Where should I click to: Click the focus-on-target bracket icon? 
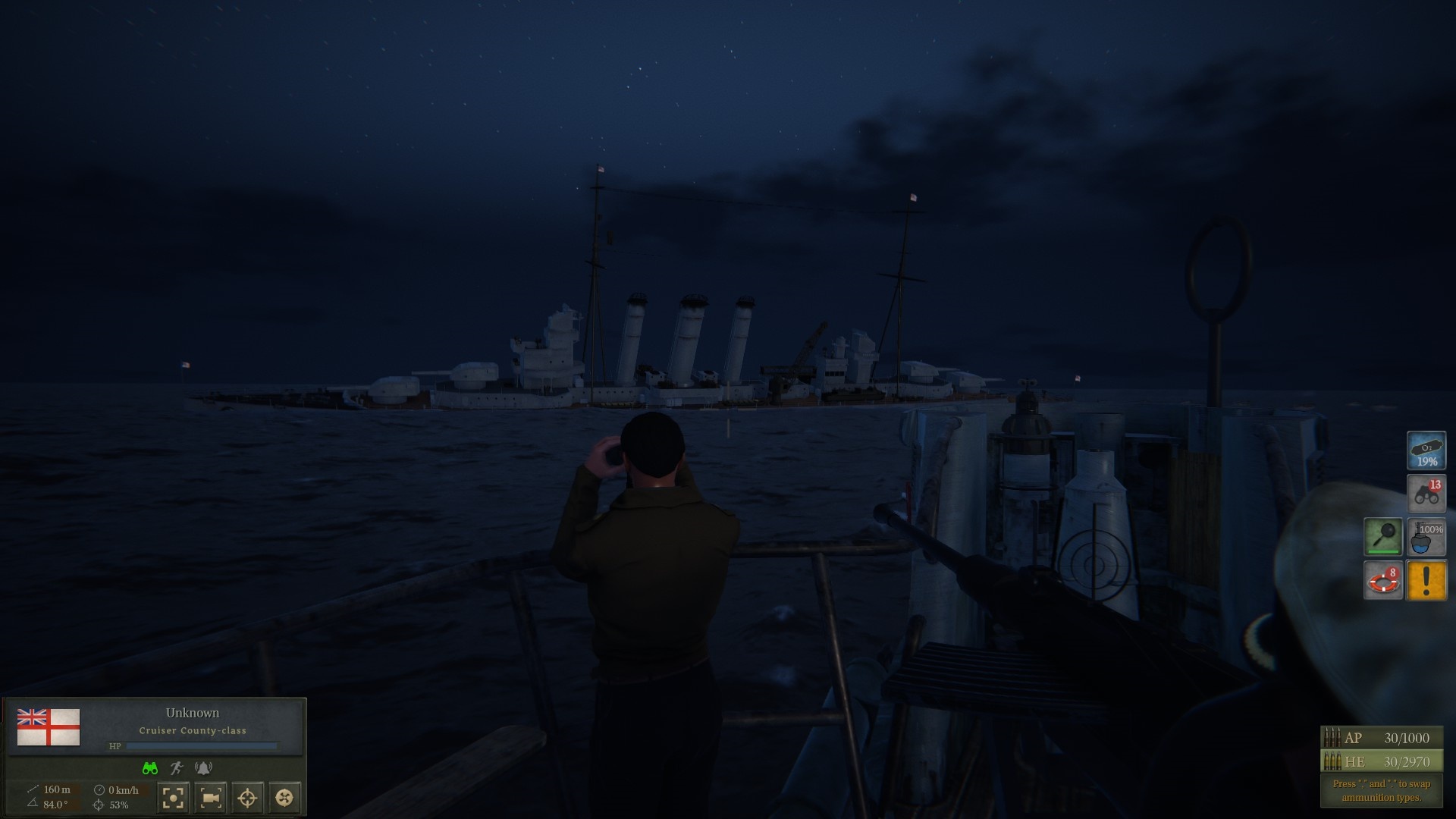pyautogui.click(x=172, y=798)
